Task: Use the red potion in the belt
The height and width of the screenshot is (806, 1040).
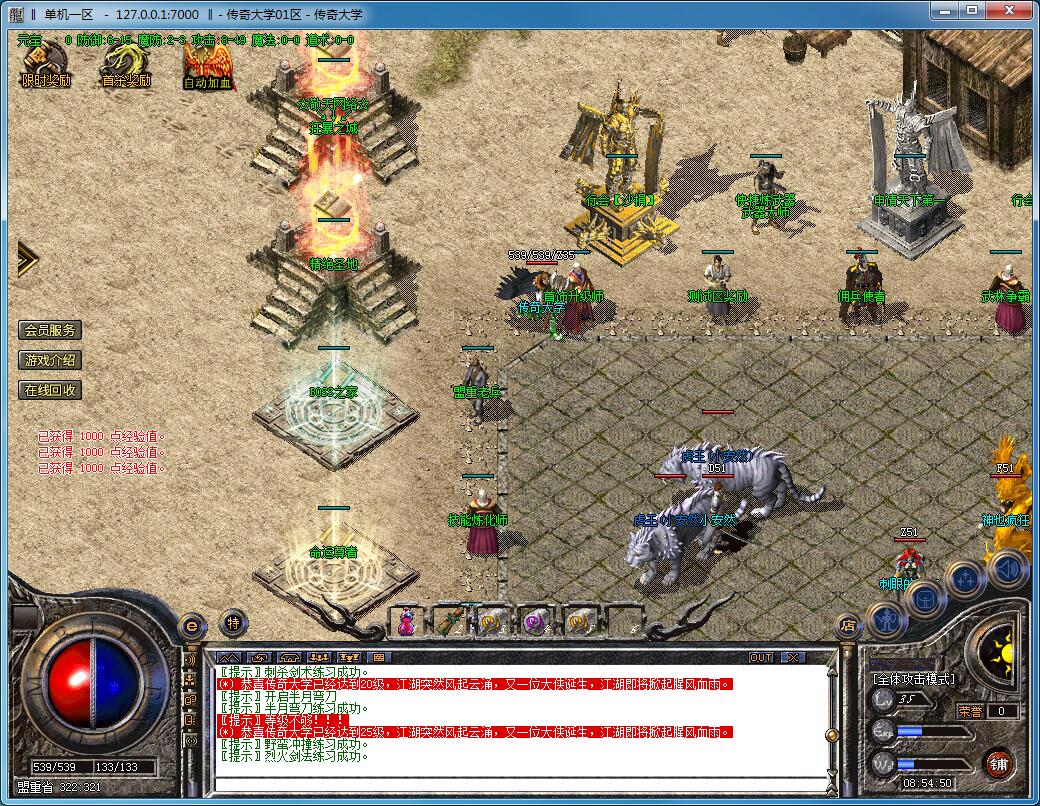Action: pos(407,623)
